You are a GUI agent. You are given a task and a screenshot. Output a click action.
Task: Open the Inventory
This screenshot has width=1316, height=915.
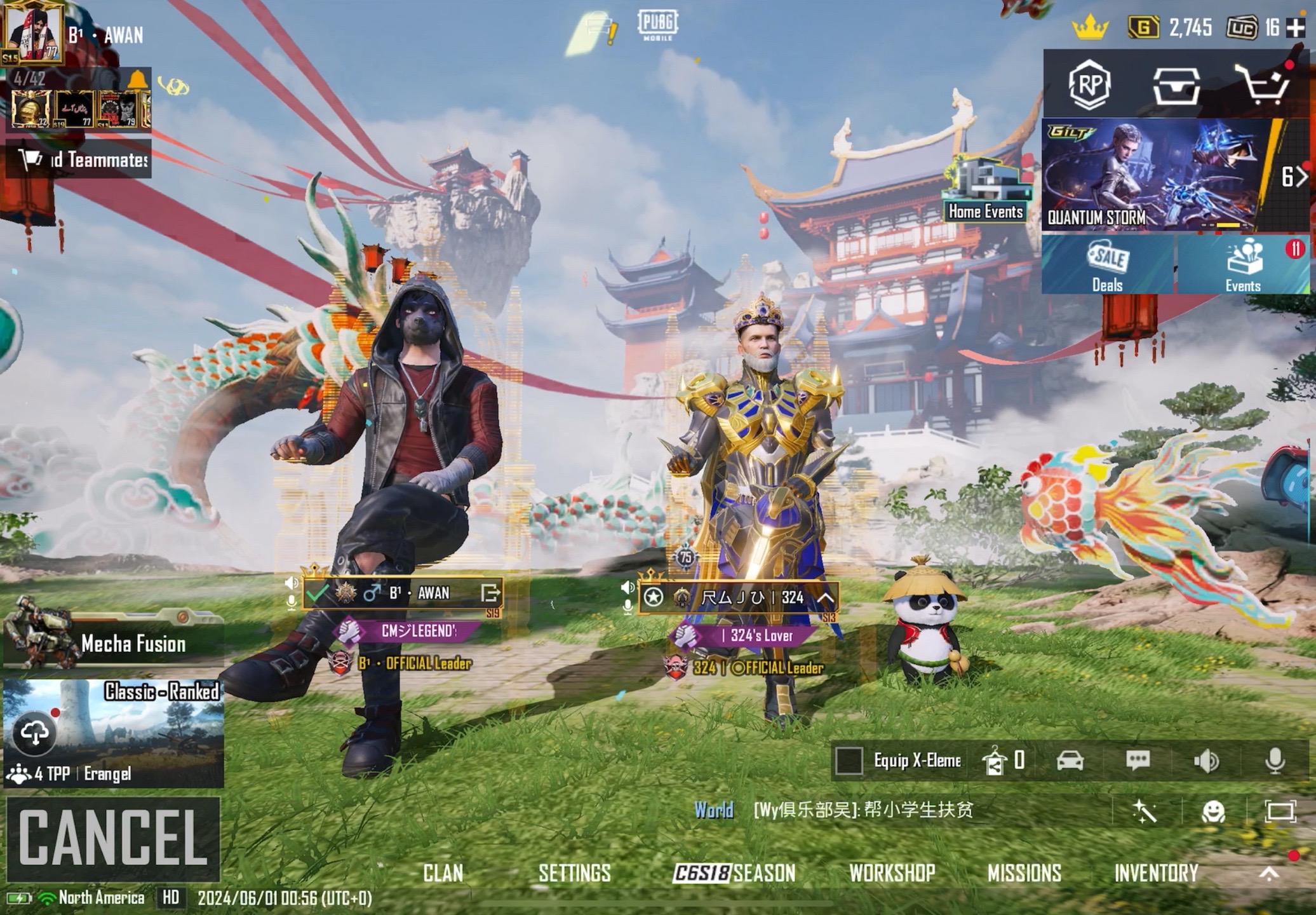1156,873
